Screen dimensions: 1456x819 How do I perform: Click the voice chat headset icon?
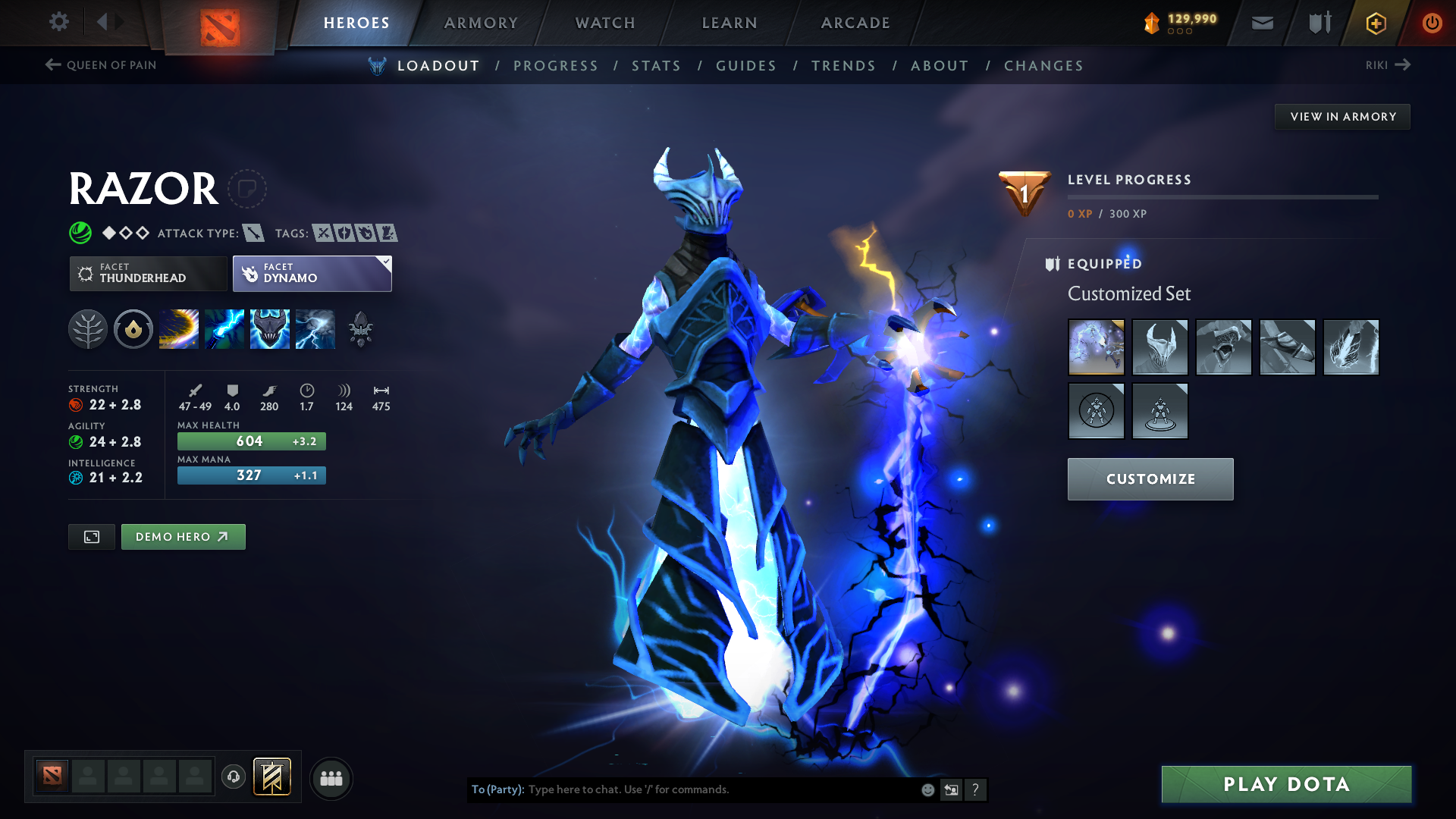pos(233,778)
